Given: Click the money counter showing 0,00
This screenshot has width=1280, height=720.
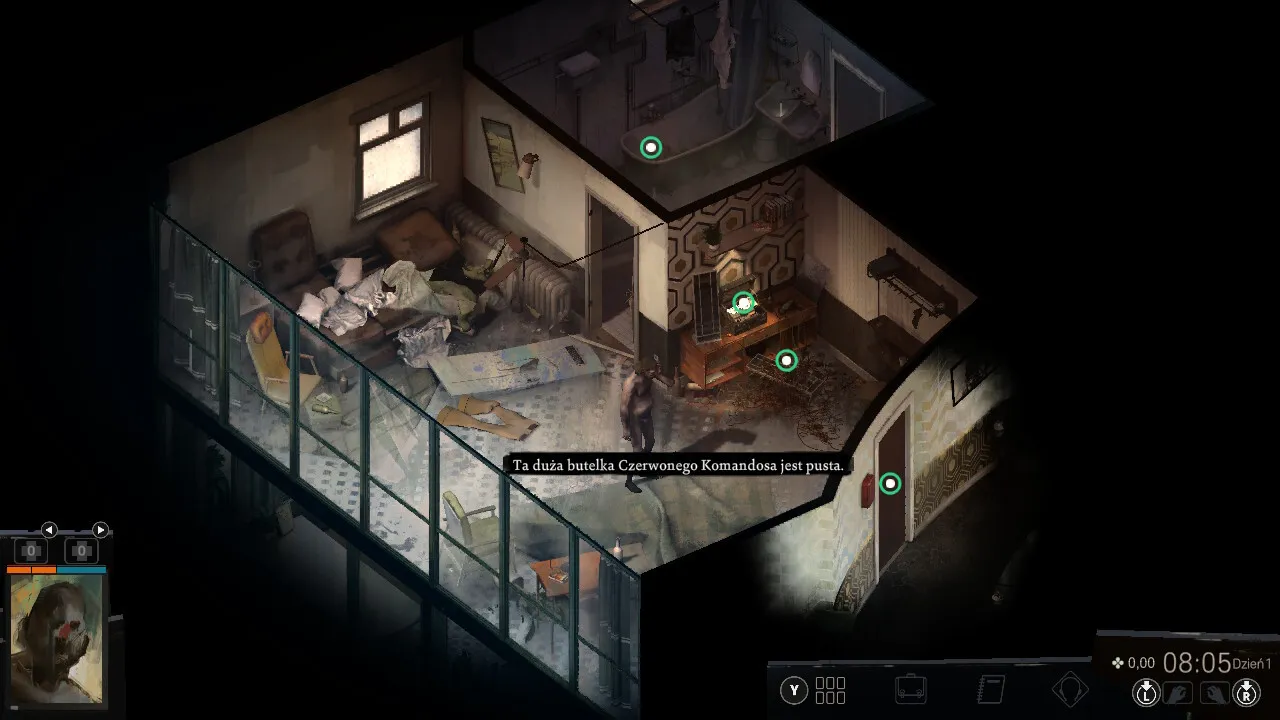Looking at the screenshot, I should [1137, 662].
